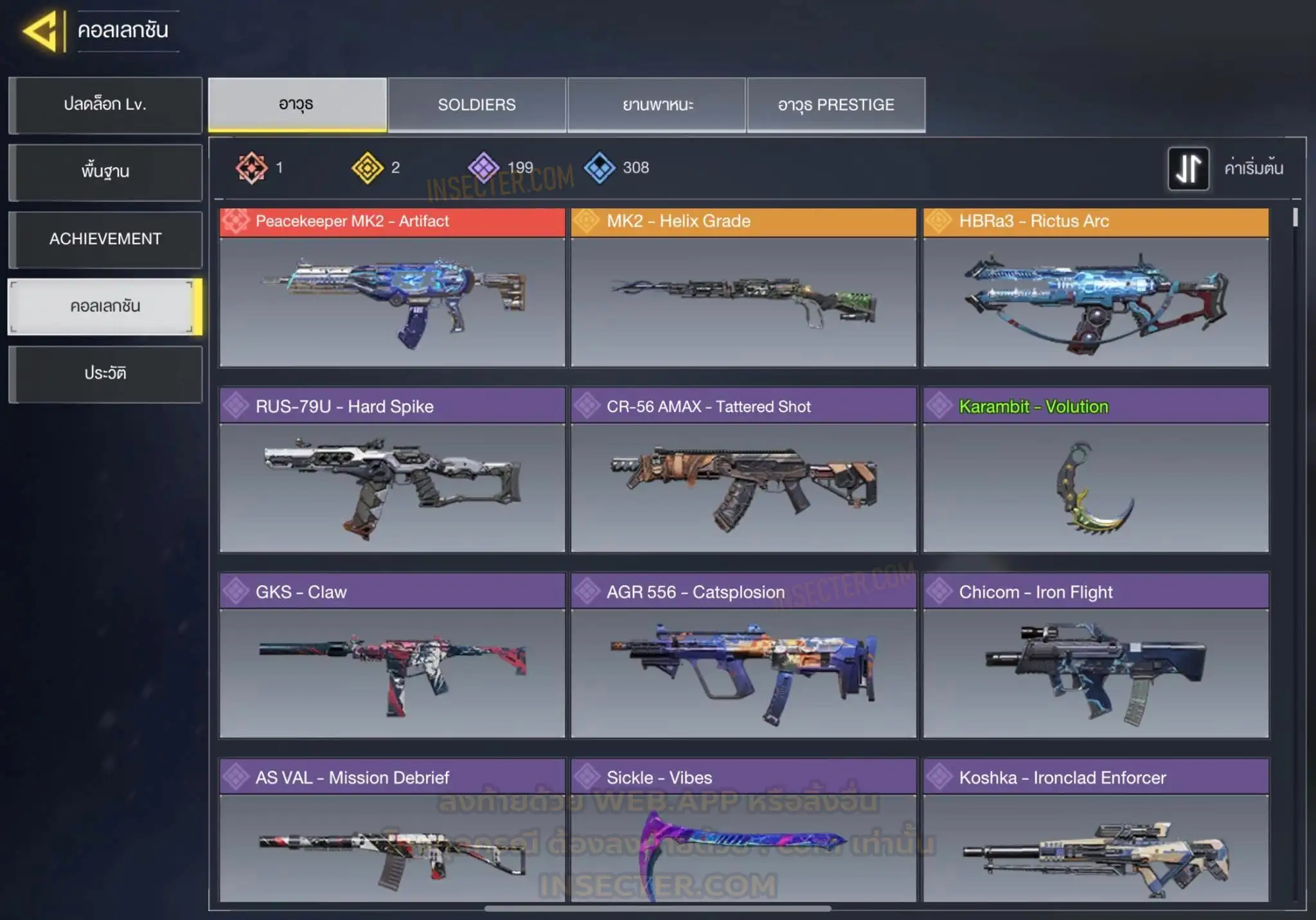1316x920 pixels.
Task: Go back with the yellow arrow button
Action: (41, 30)
